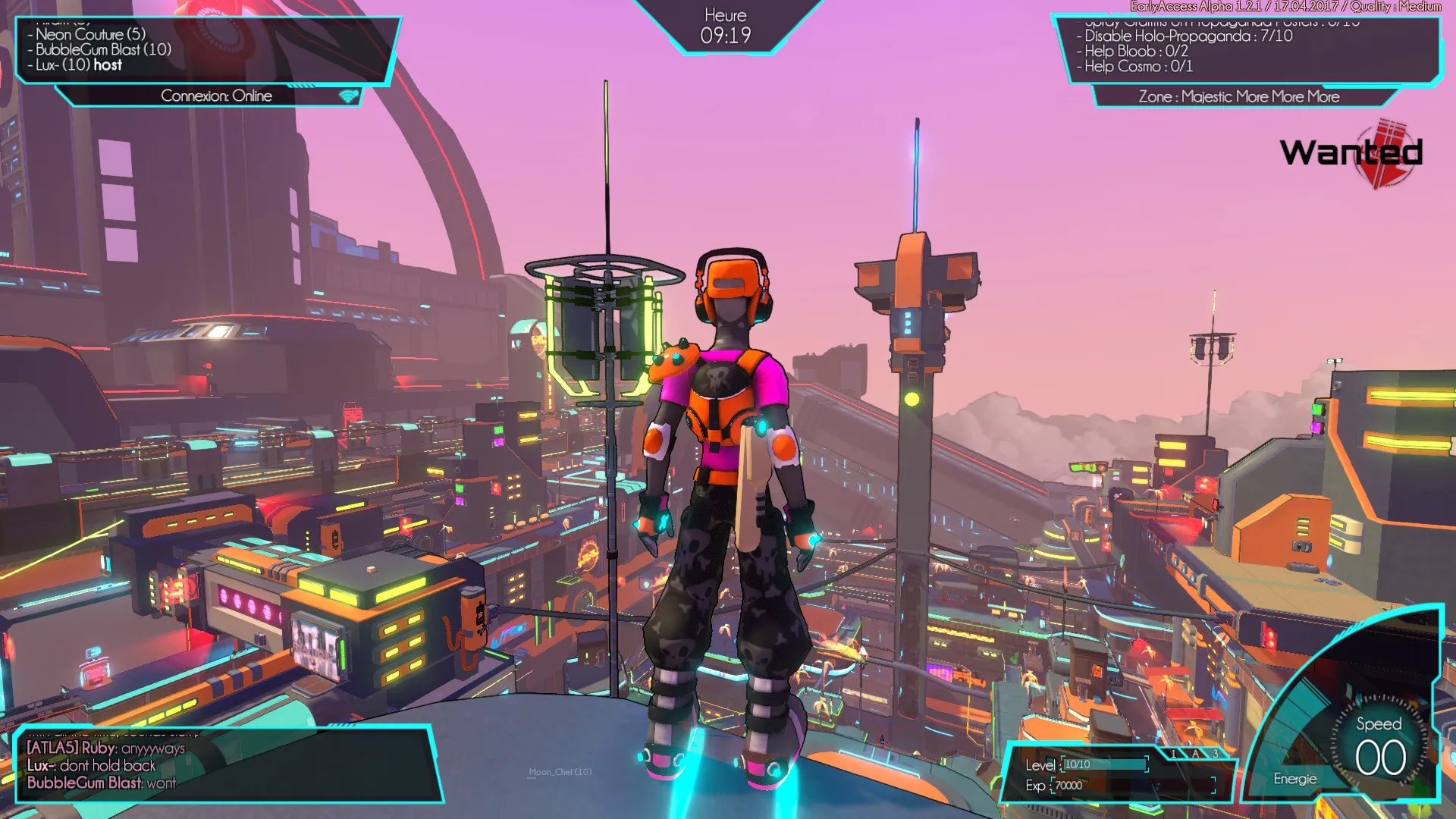The height and width of the screenshot is (819, 1456).
Task: Open the Energie meter panel
Action: click(1294, 779)
